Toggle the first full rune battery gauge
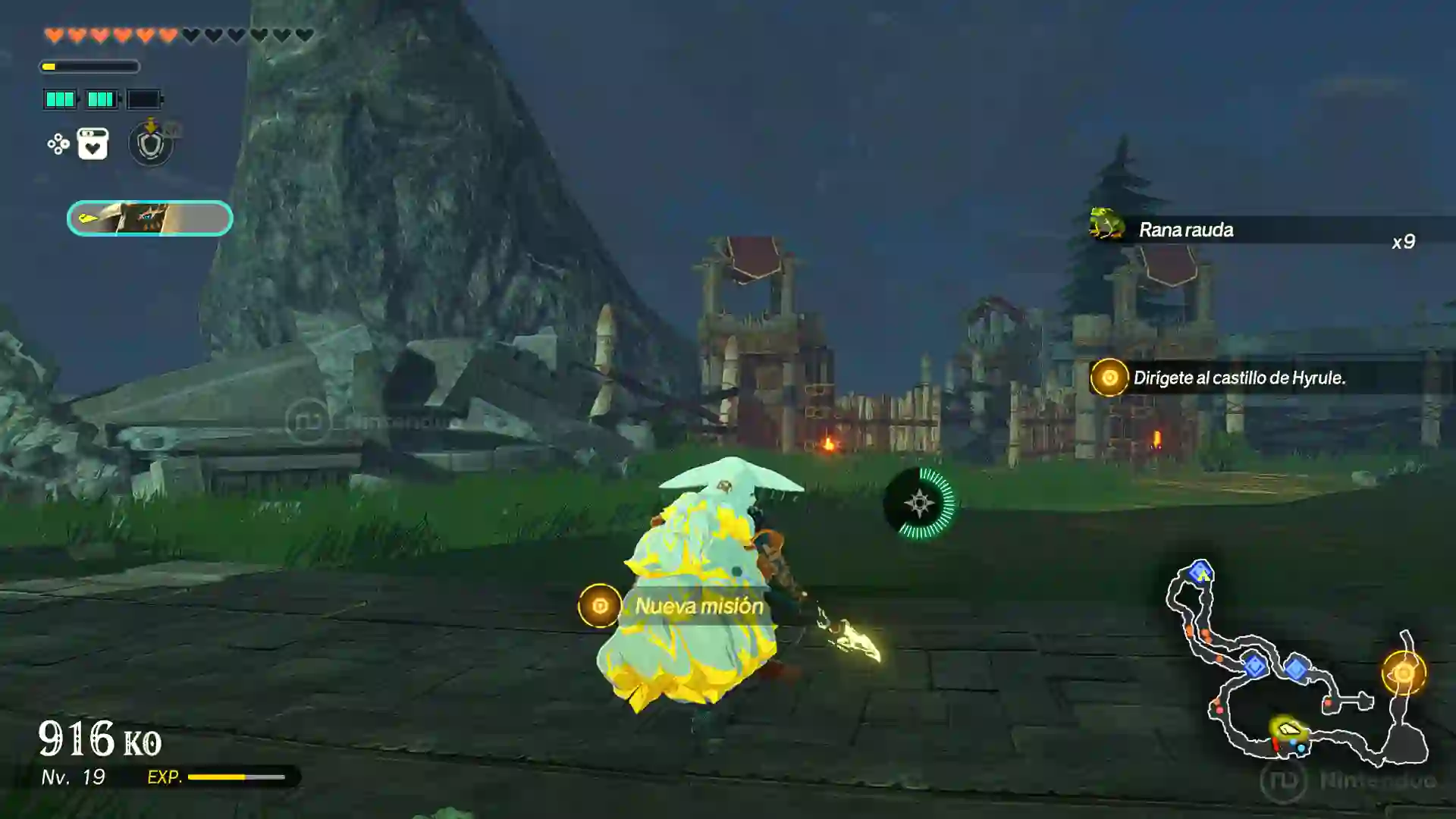The width and height of the screenshot is (1456, 819). click(x=60, y=99)
